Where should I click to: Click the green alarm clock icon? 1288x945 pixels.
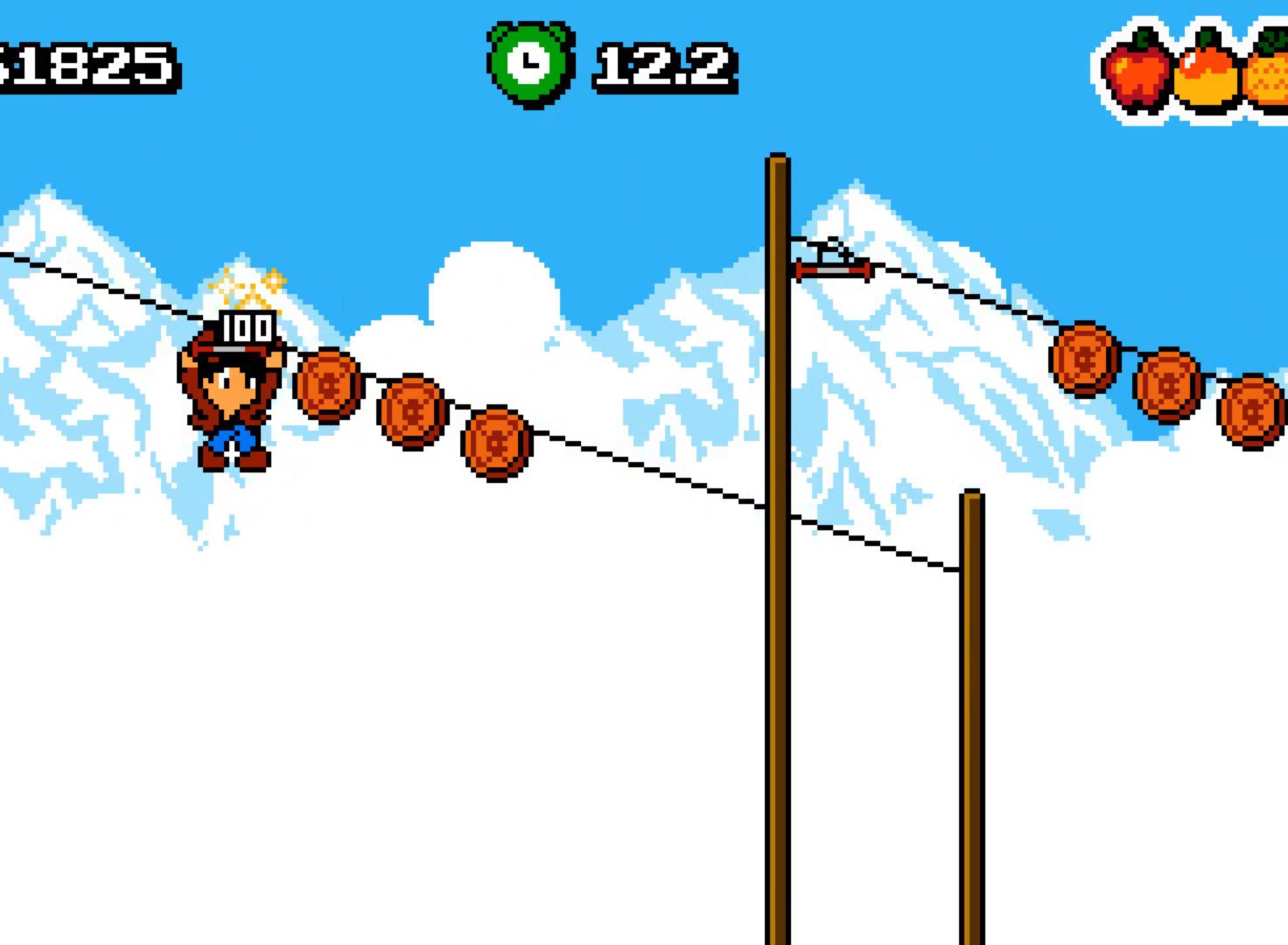pyautogui.click(x=530, y=65)
